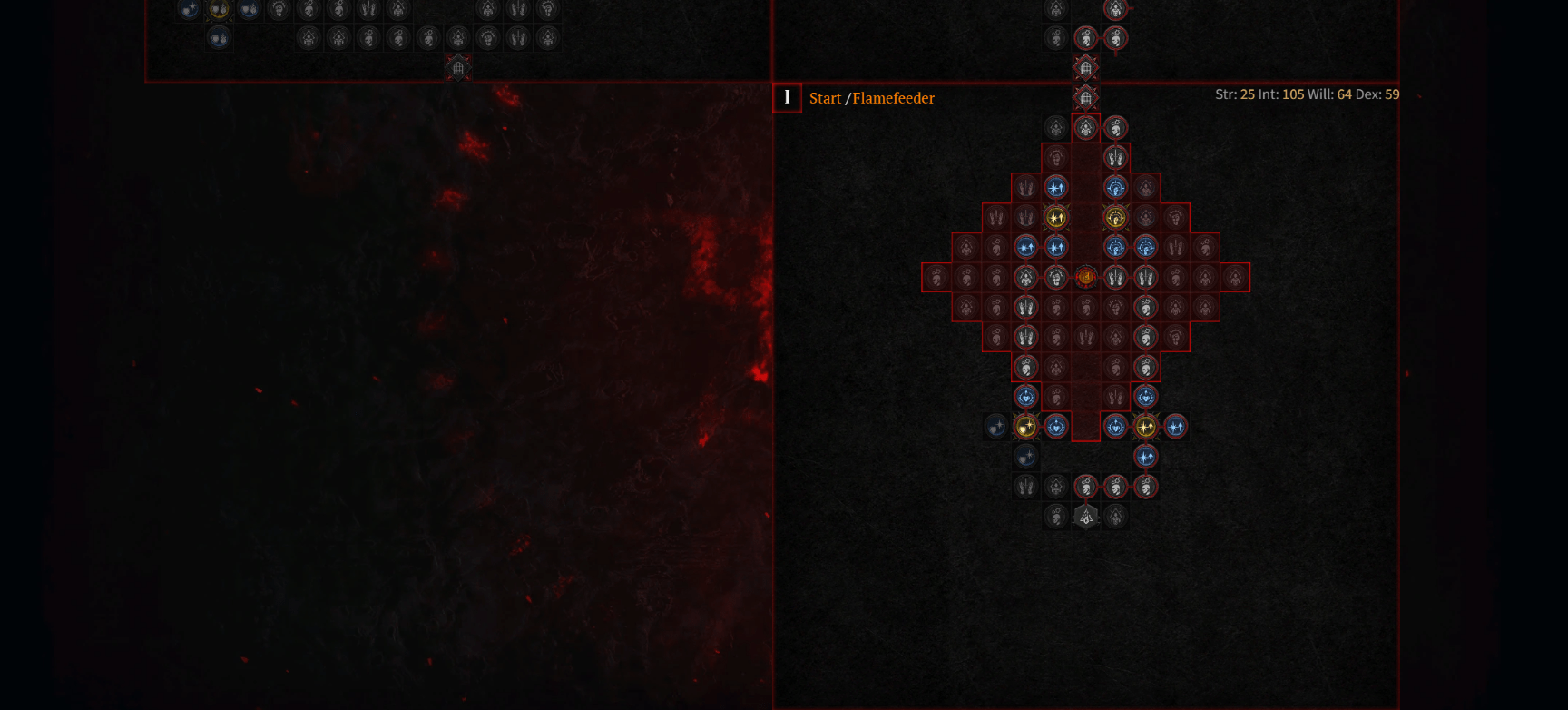Click the bottom-left golden rare node
The image size is (1568, 710).
[x=1026, y=427]
